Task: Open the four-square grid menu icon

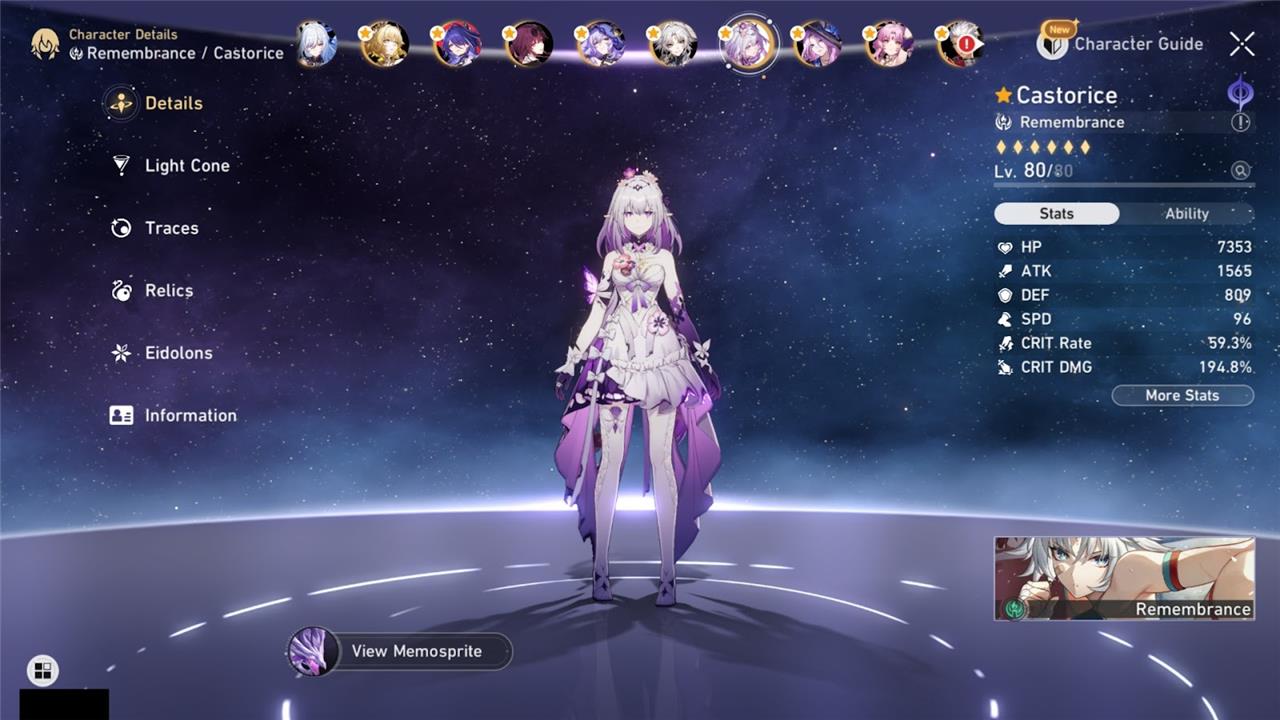Action: [43, 671]
